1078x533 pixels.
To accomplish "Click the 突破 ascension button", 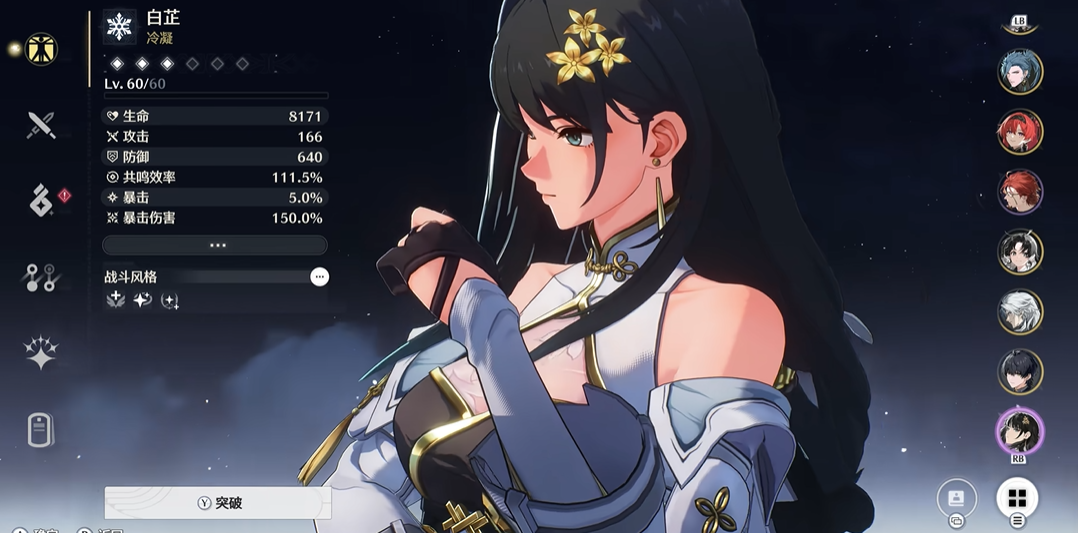I will click(x=218, y=503).
